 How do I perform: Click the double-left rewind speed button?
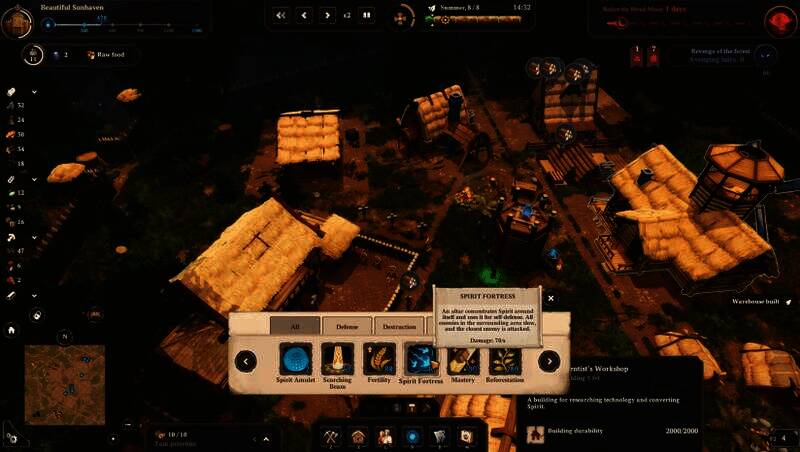tap(281, 15)
